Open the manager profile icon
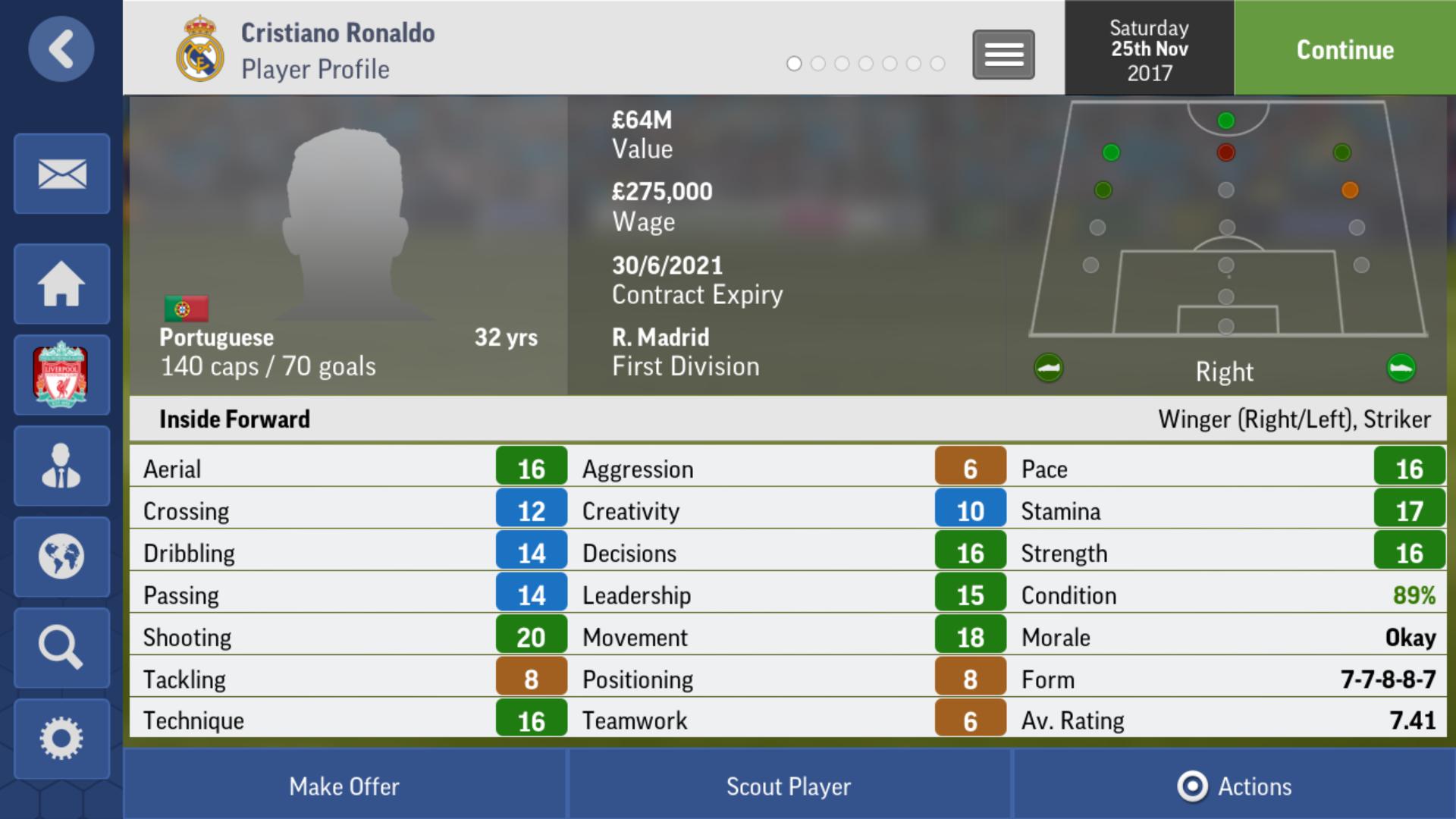The image size is (1456, 819). (x=61, y=466)
